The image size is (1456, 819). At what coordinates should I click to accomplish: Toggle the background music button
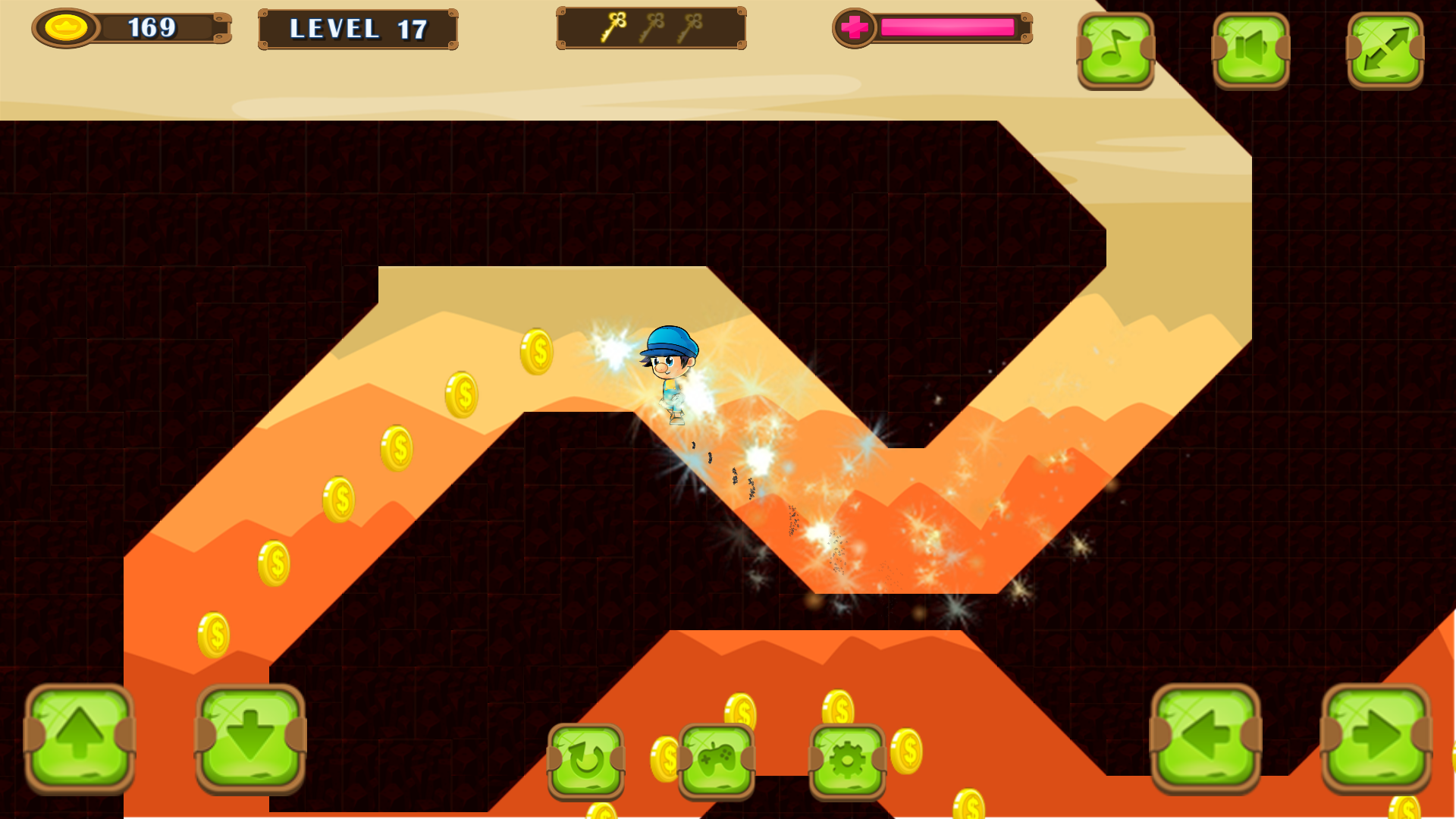tap(1116, 50)
